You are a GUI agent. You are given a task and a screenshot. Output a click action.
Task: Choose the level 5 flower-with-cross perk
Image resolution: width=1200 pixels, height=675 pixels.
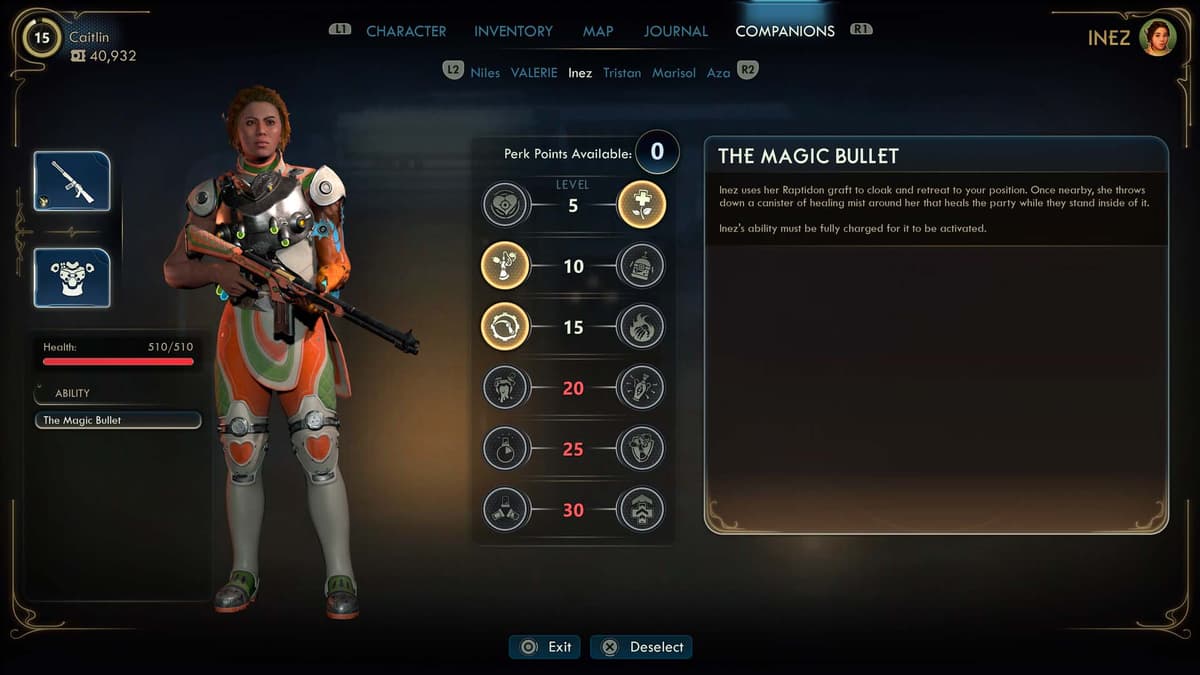pyautogui.click(x=641, y=206)
